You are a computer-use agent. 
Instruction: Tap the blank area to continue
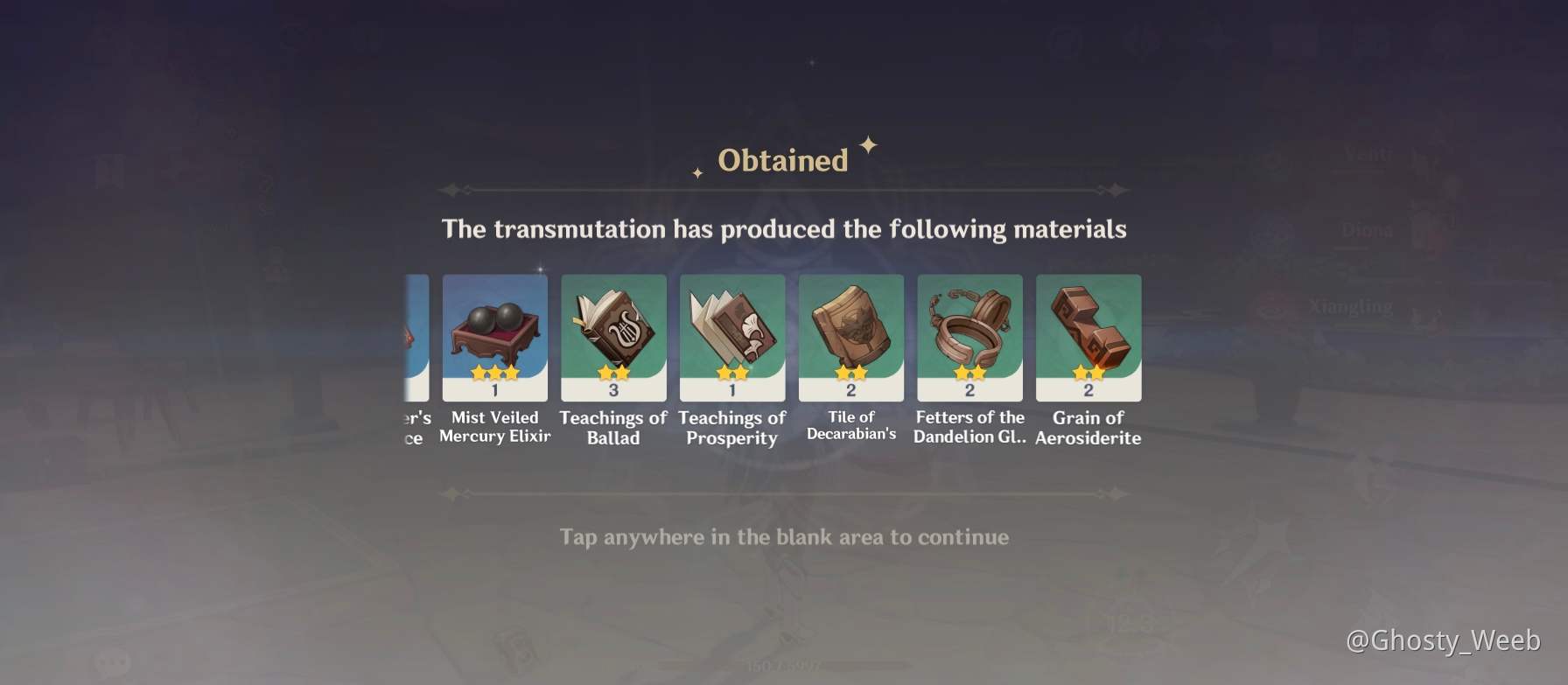coord(784,538)
